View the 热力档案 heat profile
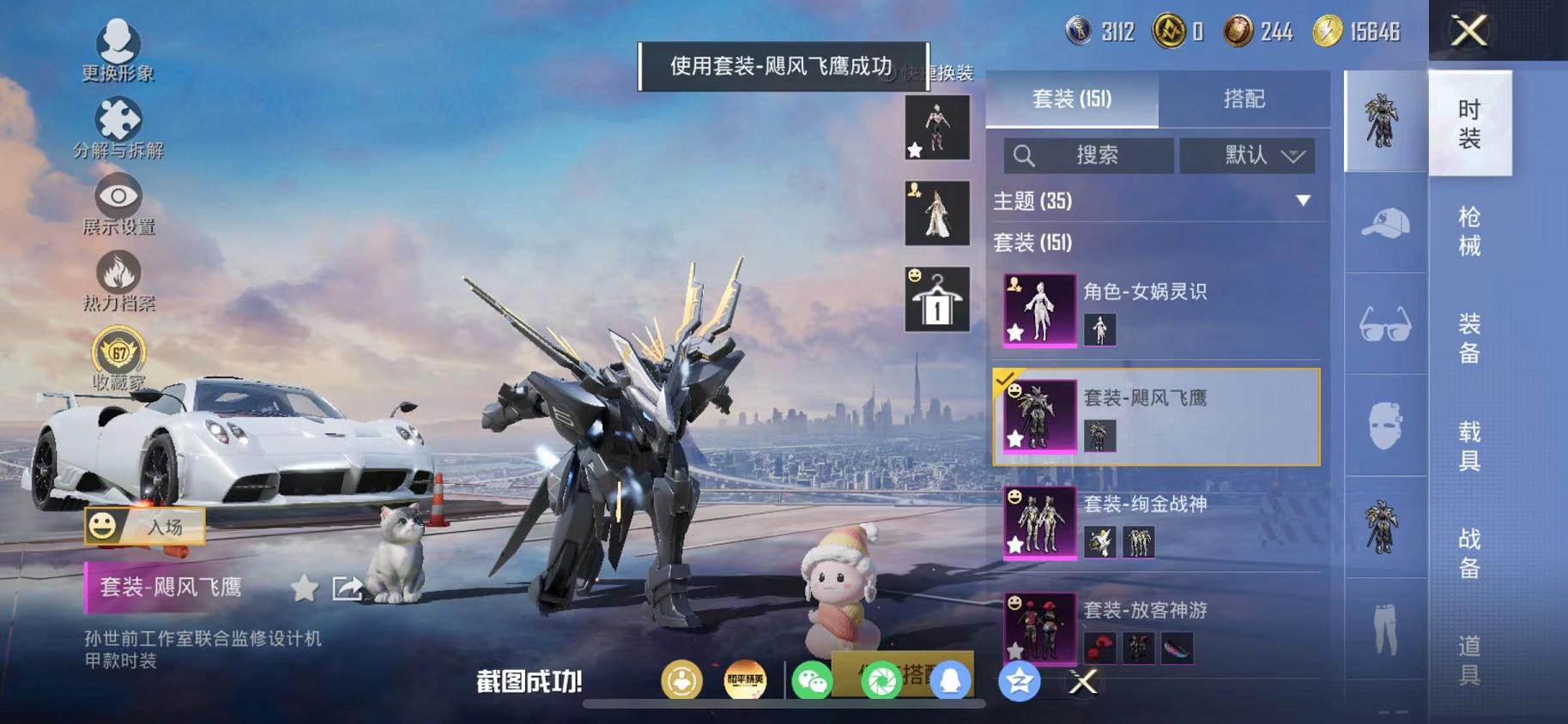 (x=120, y=273)
